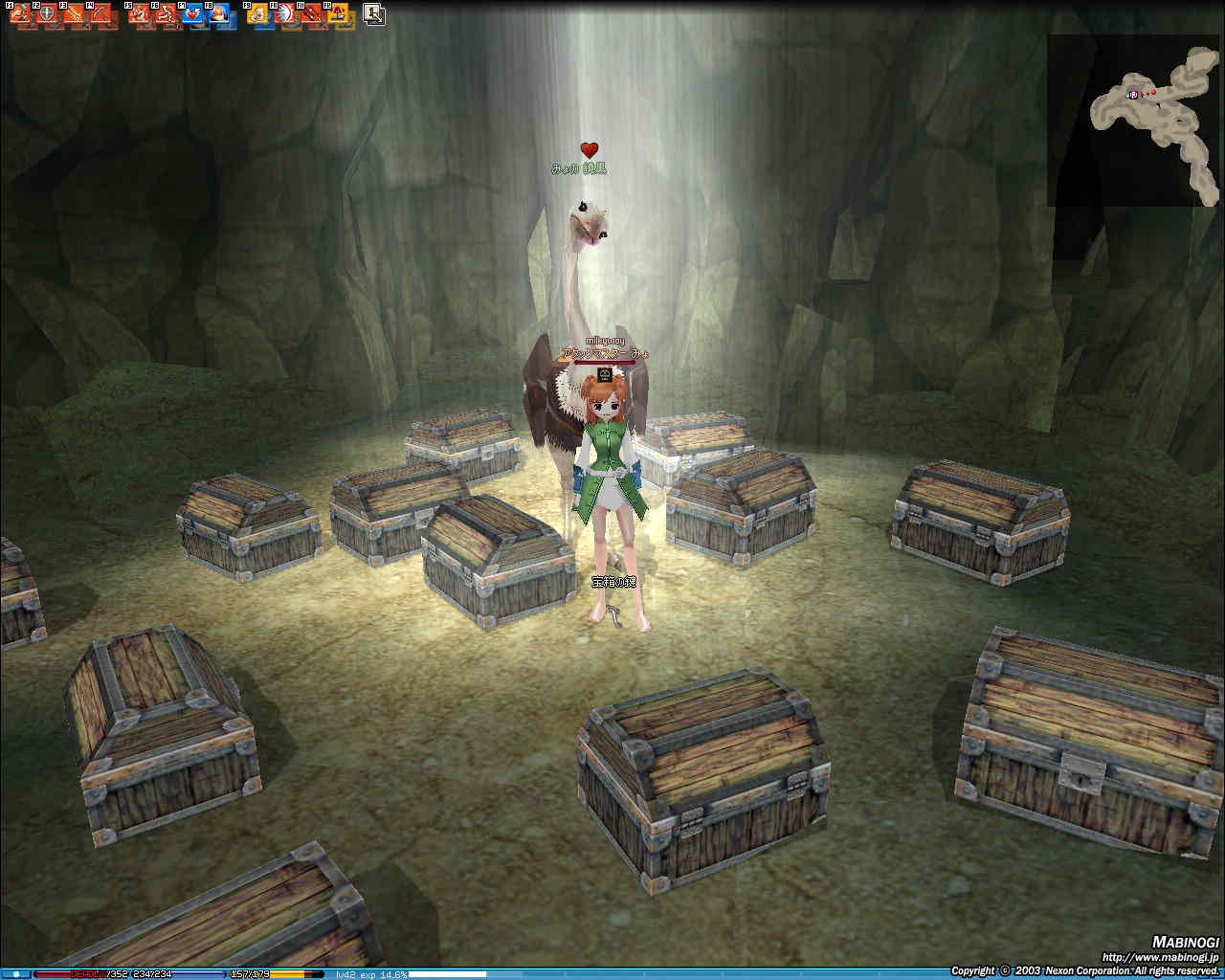
Task: Select the F3 sword skill icon
Action: pos(73,15)
